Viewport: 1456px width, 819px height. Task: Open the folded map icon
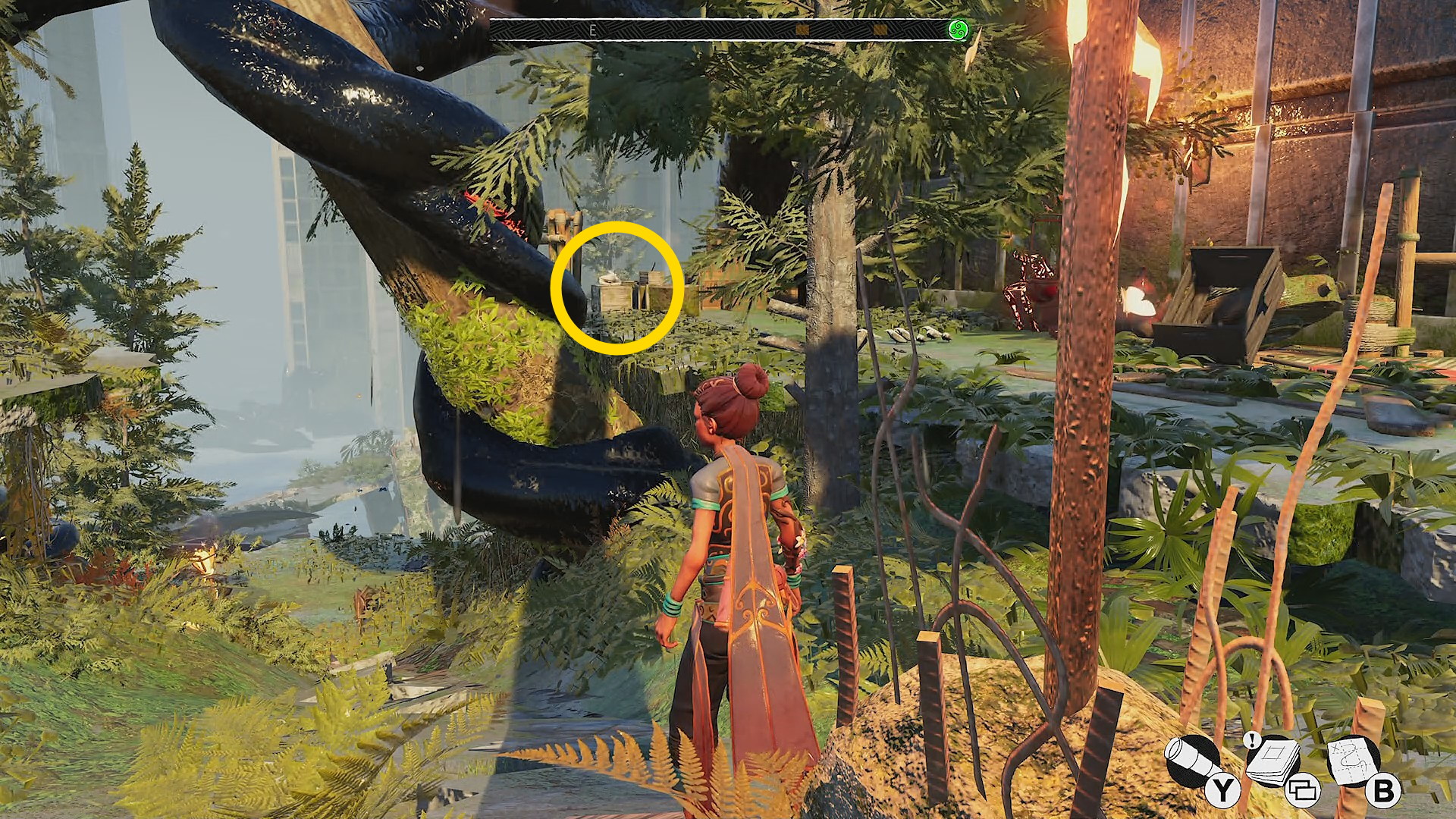point(1352,761)
